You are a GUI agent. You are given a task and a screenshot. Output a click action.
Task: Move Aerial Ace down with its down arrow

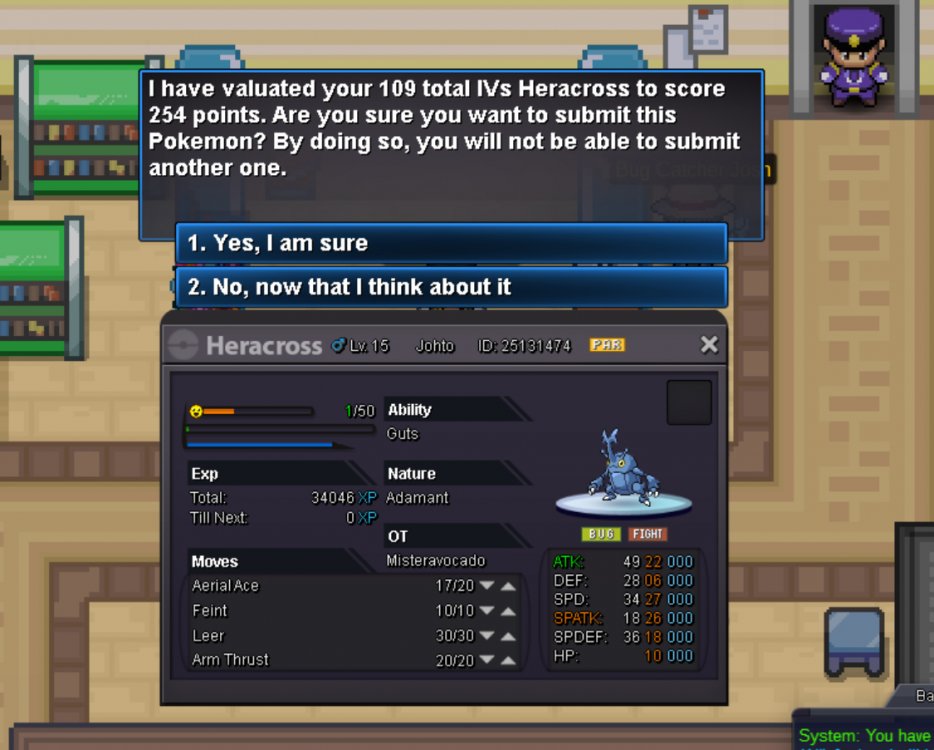487,586
